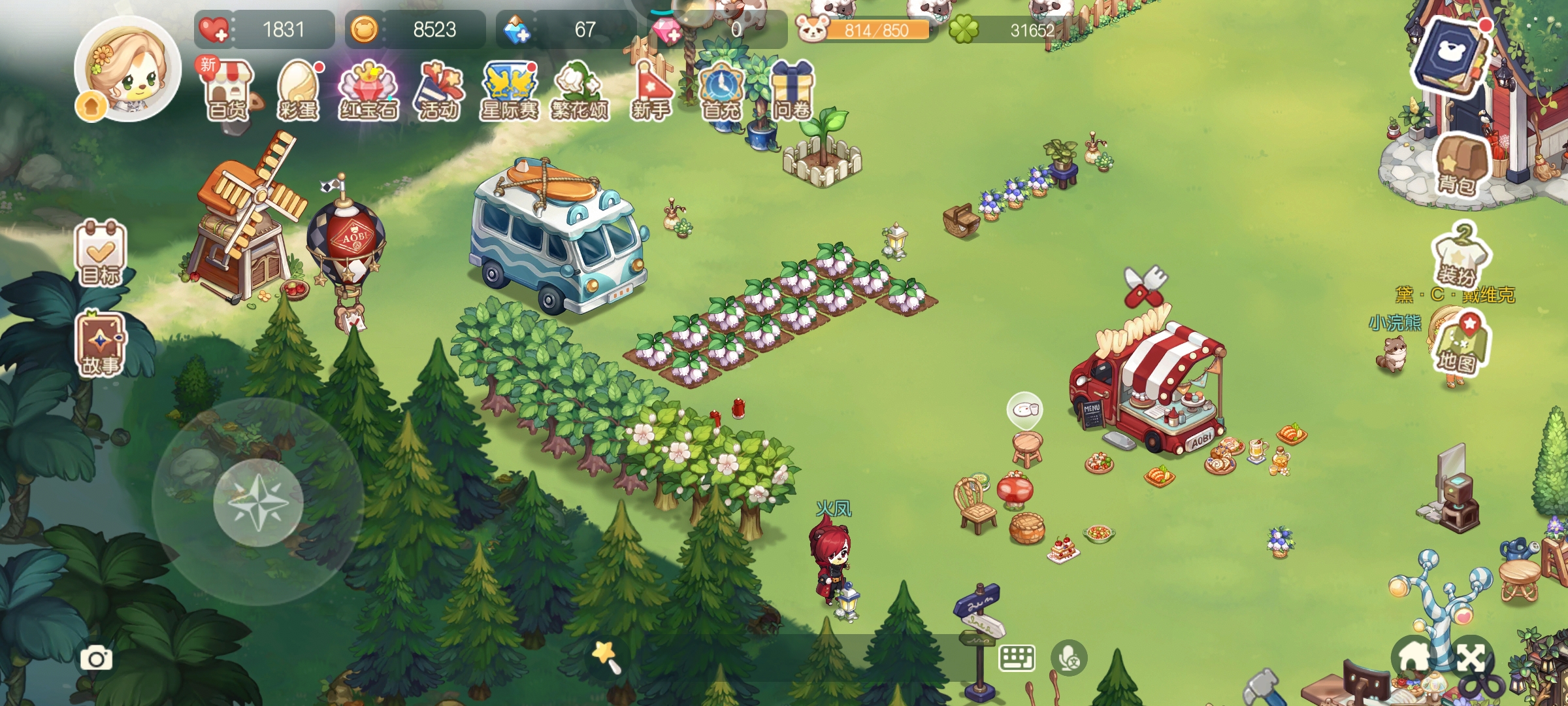Screen dimensions: 1568x706
Task: Toggle the voice microphone button
Action: (1069, 658)
